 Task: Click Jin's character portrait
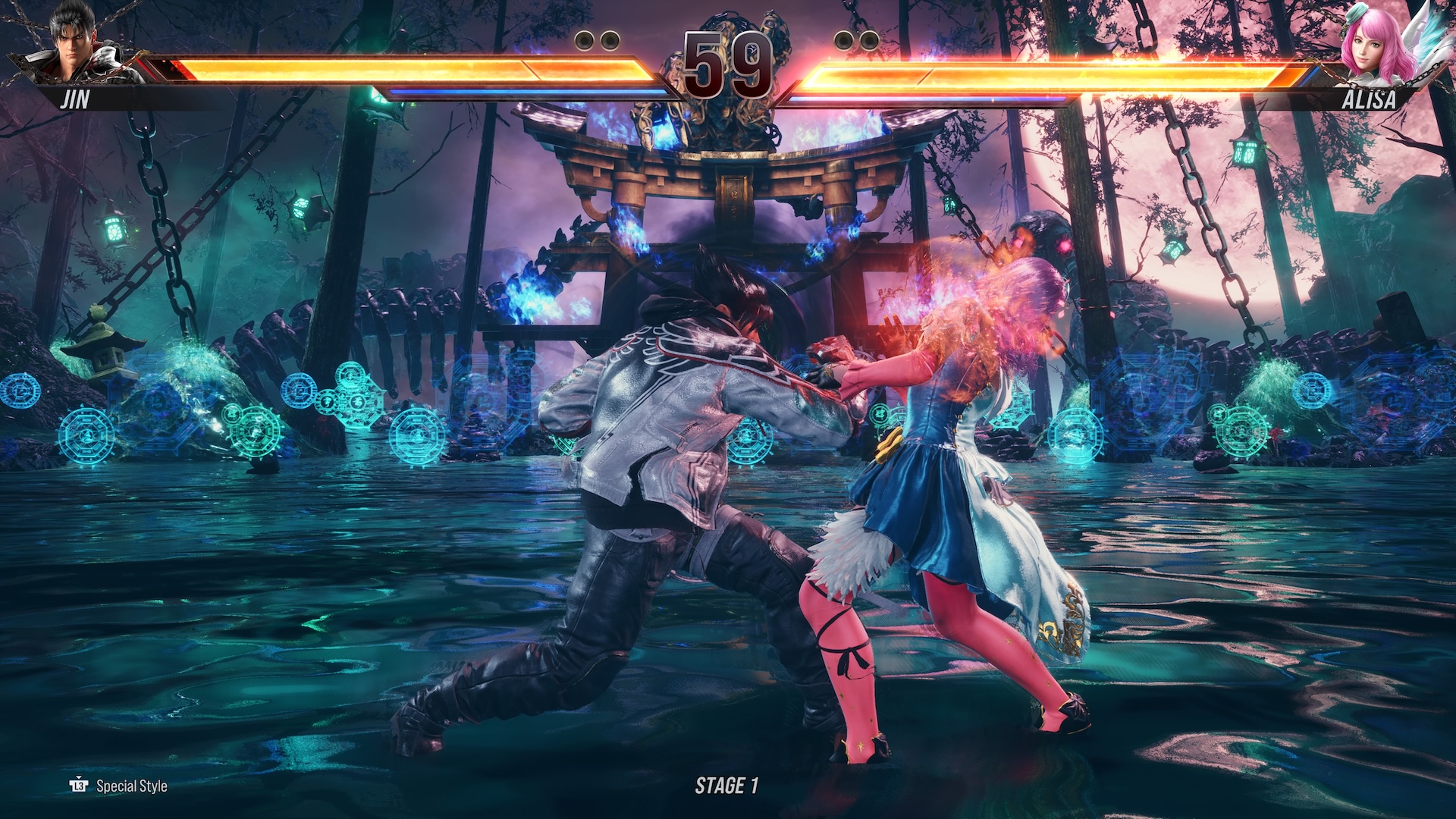pyautogui.click(x=80, y=45)
